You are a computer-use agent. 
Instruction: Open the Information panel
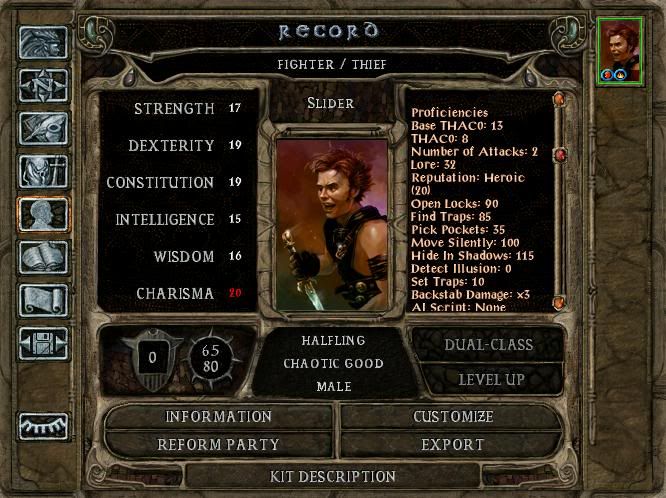coord(218,416)
